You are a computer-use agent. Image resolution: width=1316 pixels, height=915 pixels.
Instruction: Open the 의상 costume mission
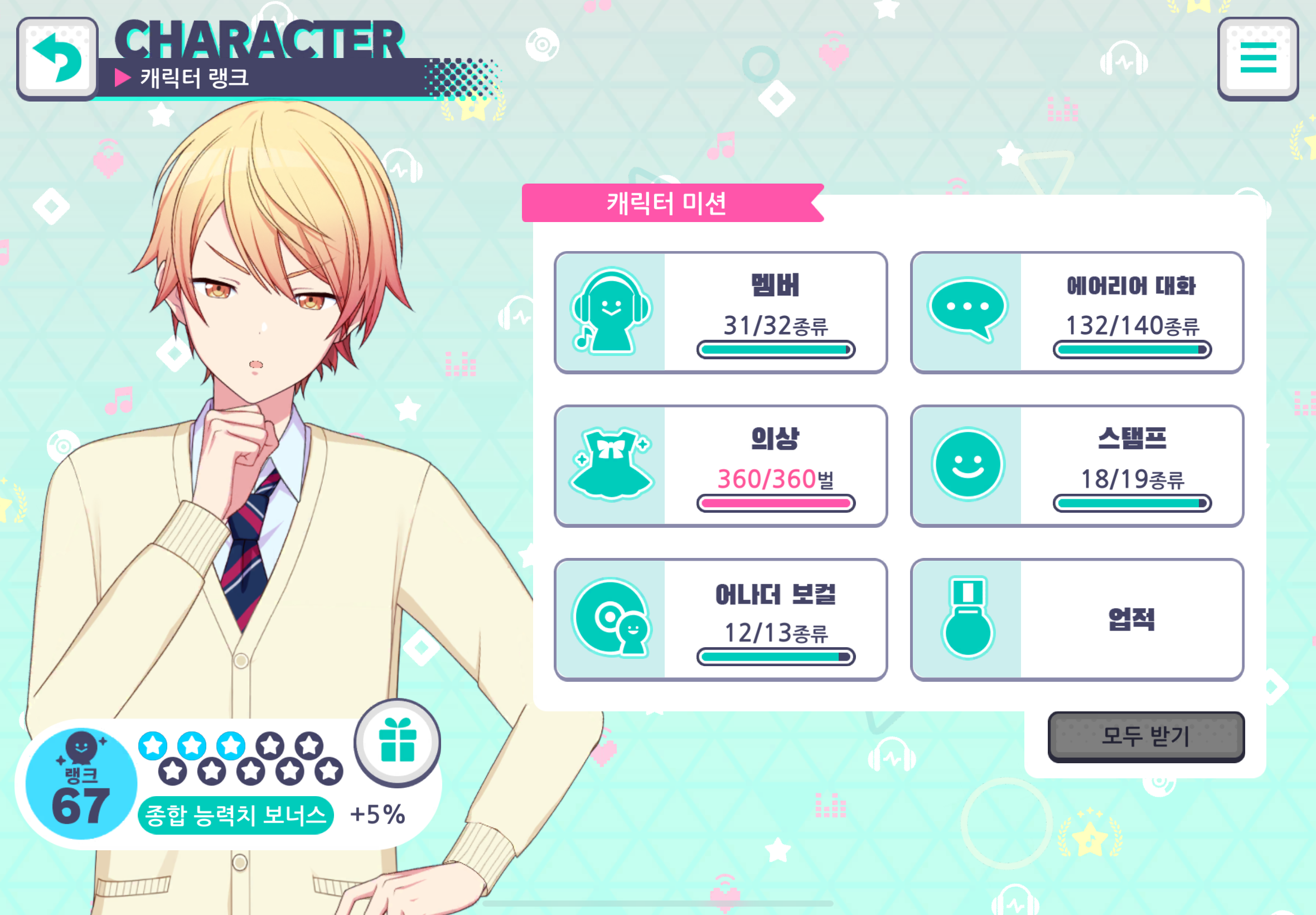[x=720, y=465]
